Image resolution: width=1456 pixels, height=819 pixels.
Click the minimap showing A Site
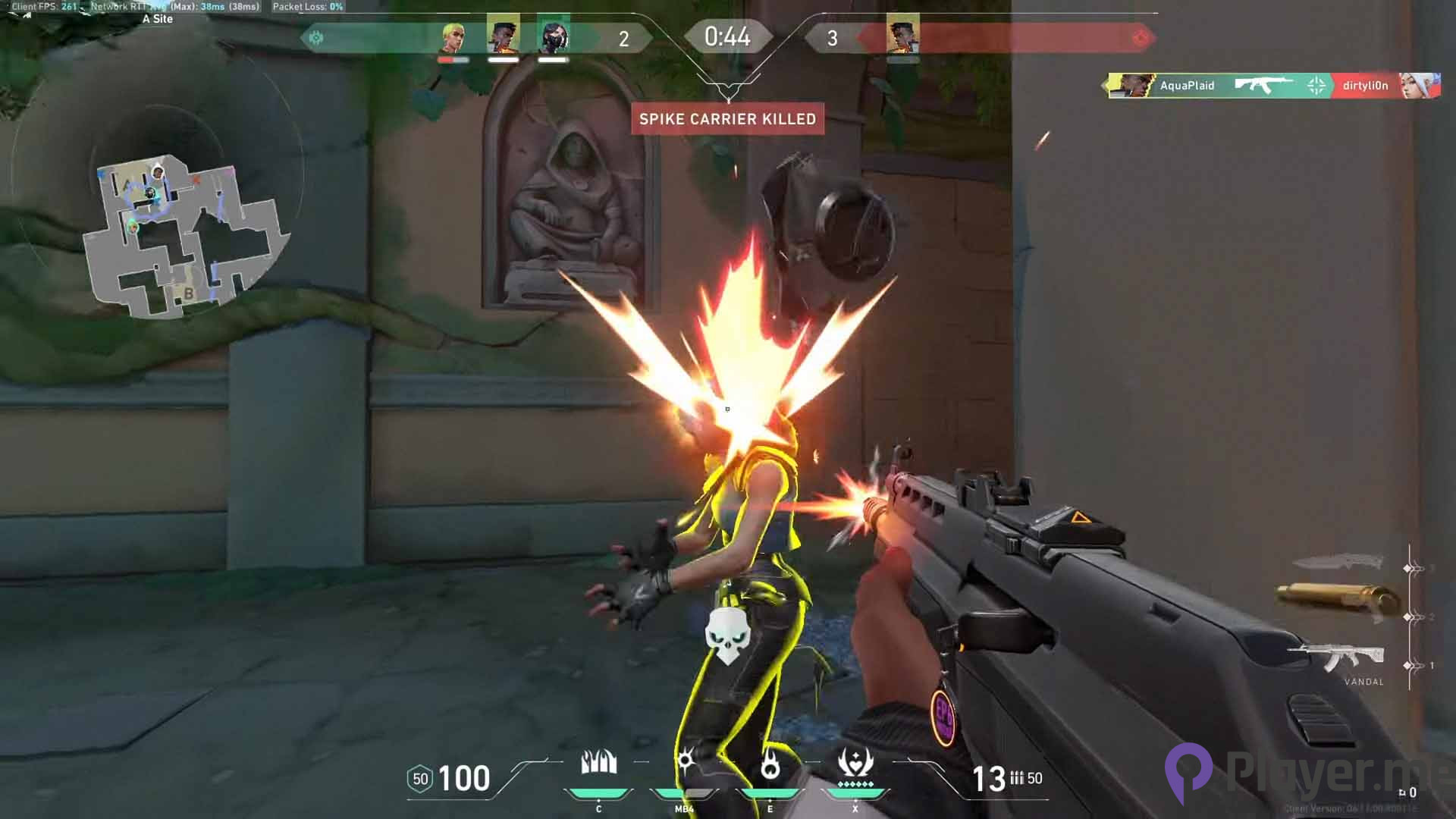[x=182, y=235]
